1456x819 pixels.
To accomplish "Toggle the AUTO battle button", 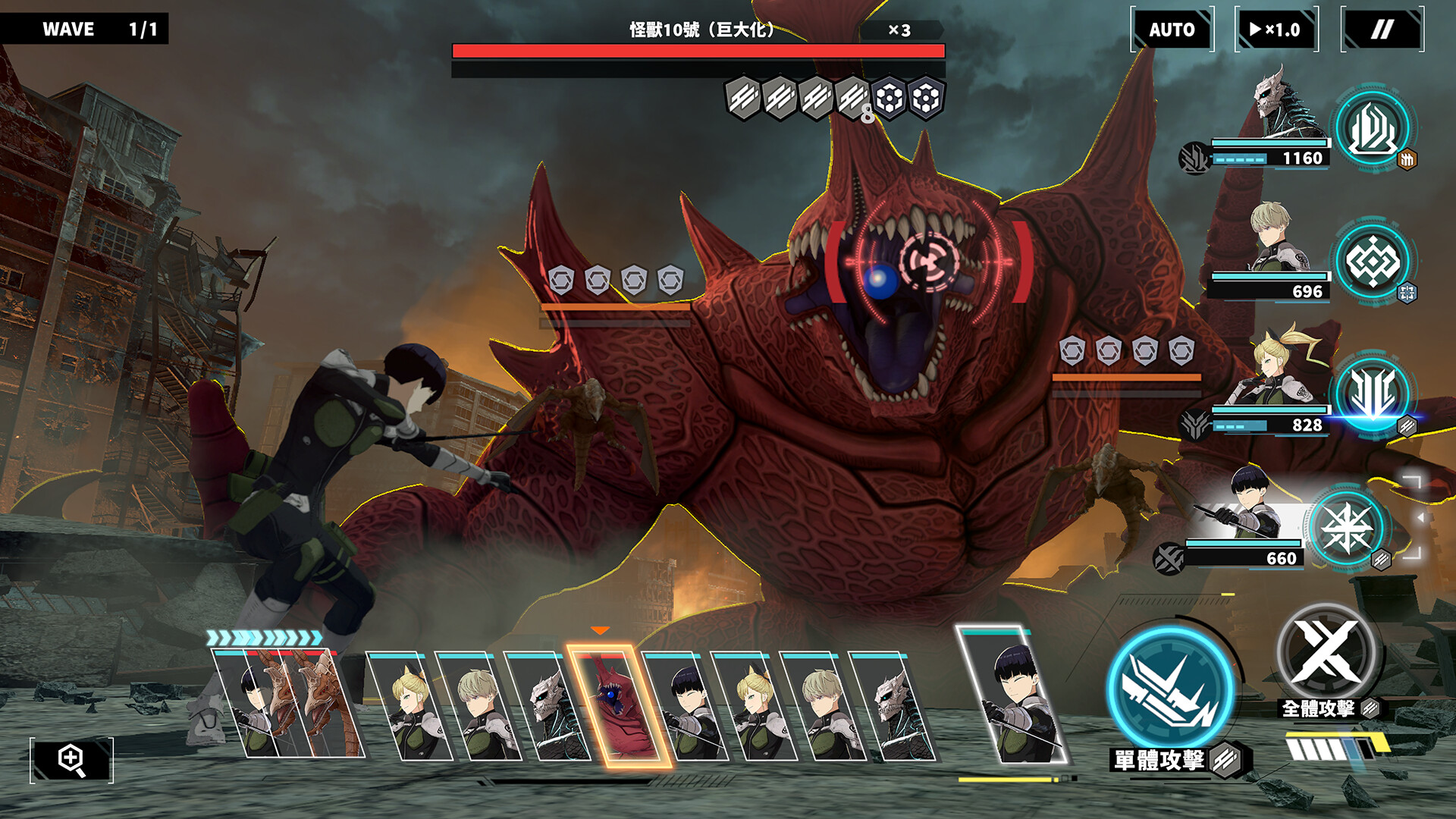I will click(1172, 30).
